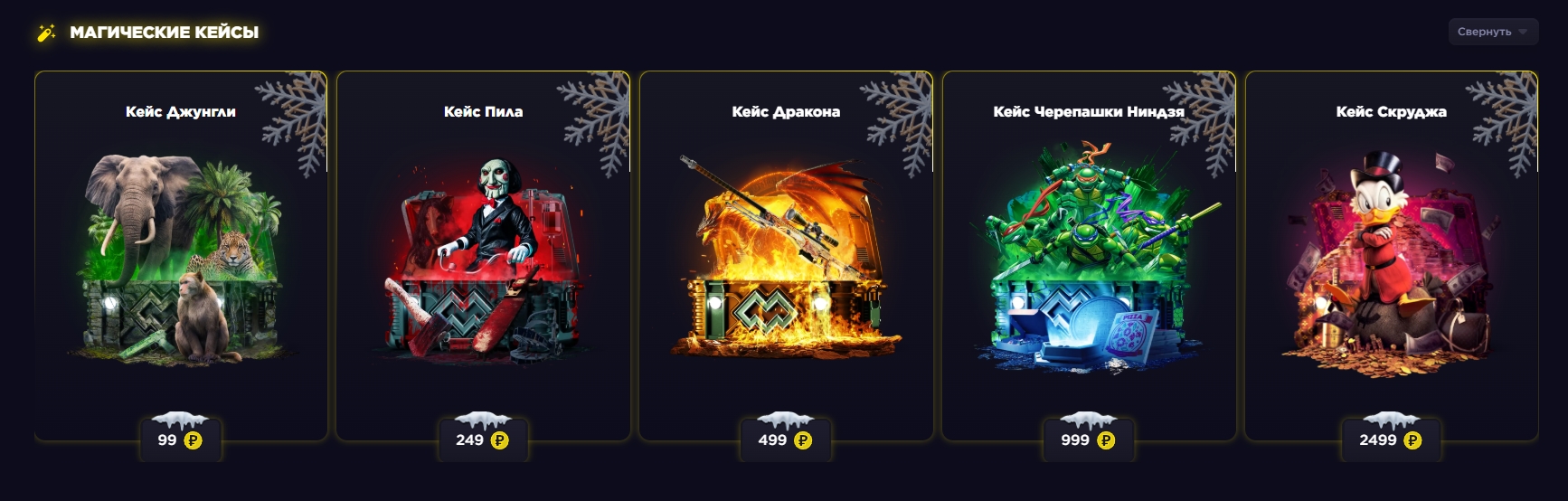Choose the 999 coin price button
Image resolution: width=1568 pixels, height=501 pixels.
point(1088,440)
